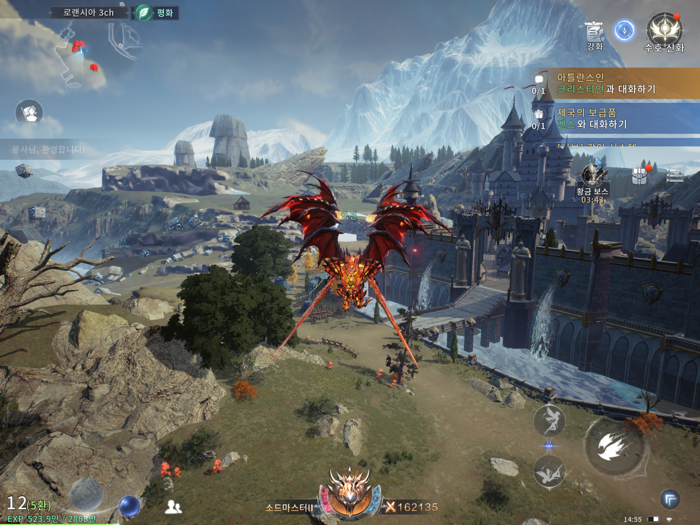Open the 강화 enhancement menu
The image size is (700, 525).
click(594, 34)
